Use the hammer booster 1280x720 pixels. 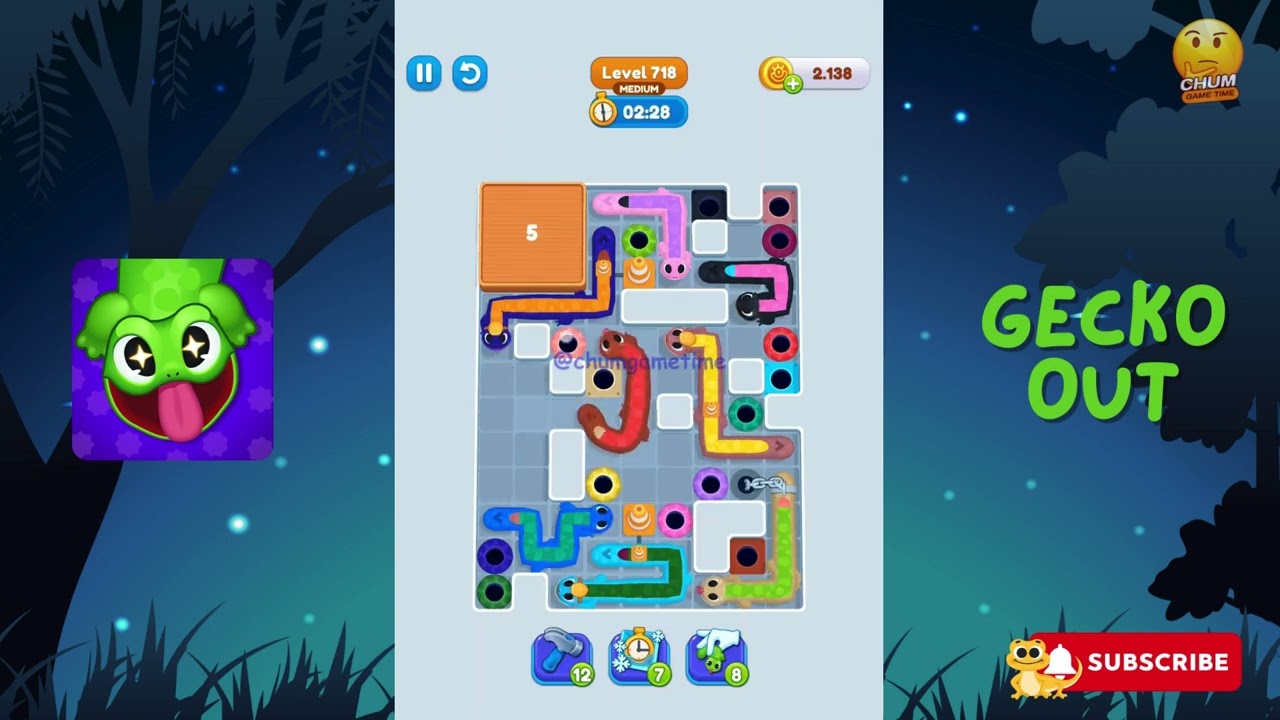pyautogui.click(x=562, y=655)
